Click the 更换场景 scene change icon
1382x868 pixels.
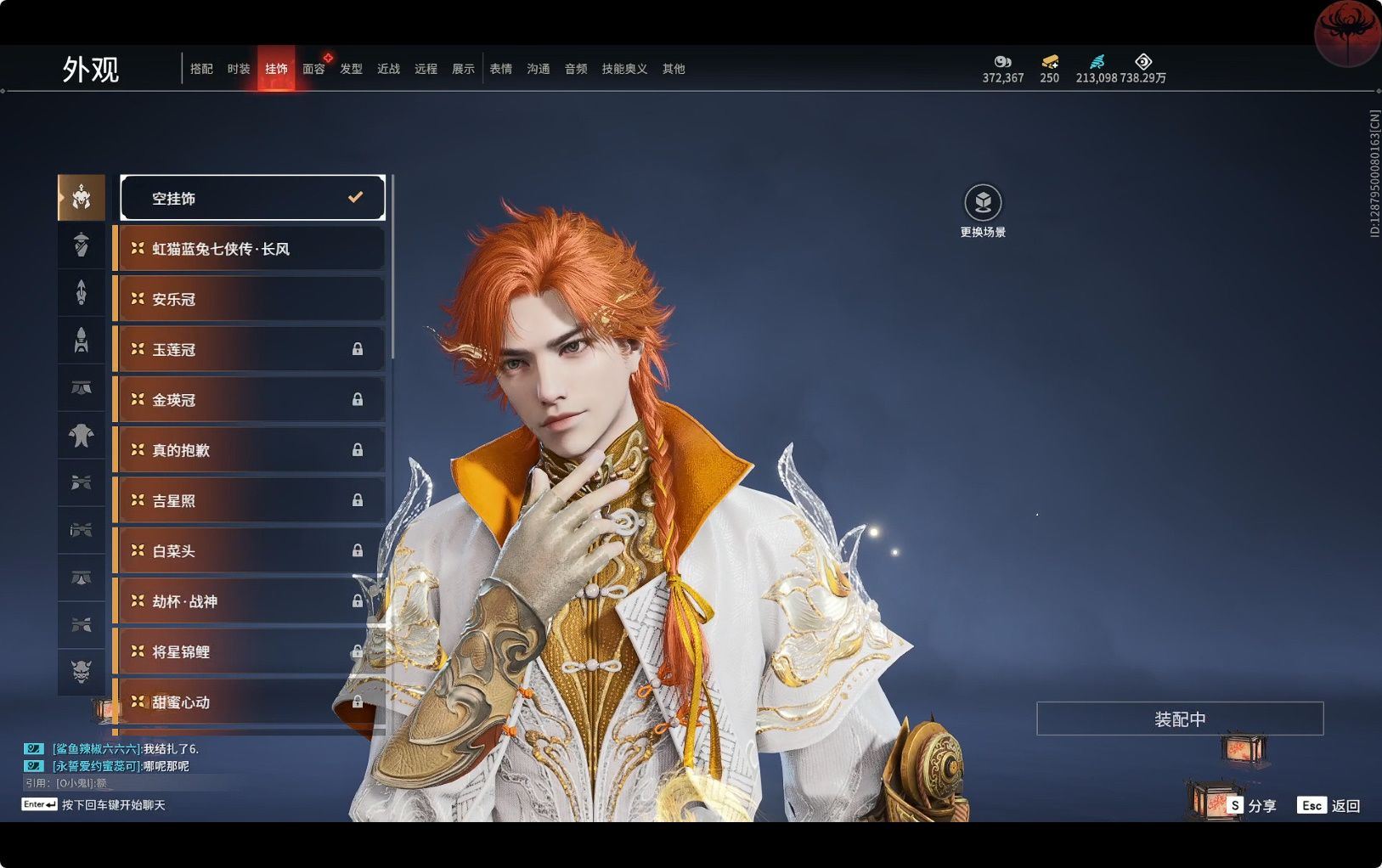tap(983, 203)
